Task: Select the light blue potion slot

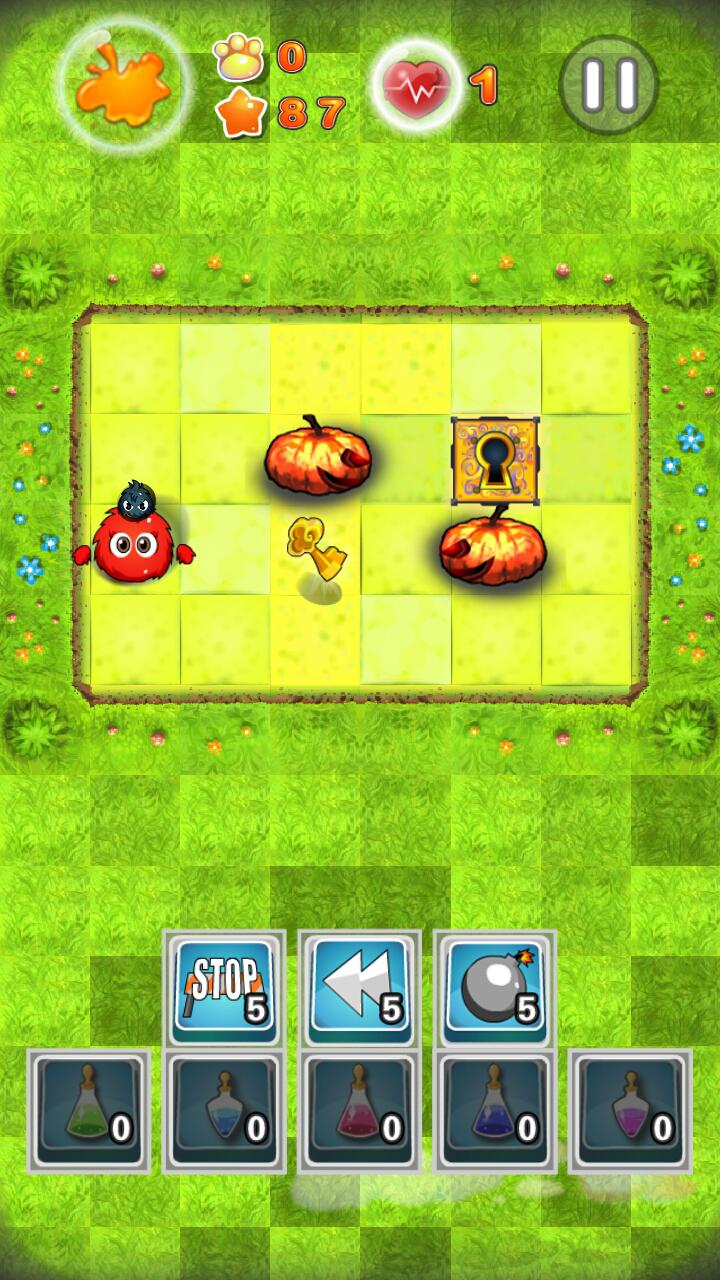Action: pyautogui.click(x=224, y=1110)
